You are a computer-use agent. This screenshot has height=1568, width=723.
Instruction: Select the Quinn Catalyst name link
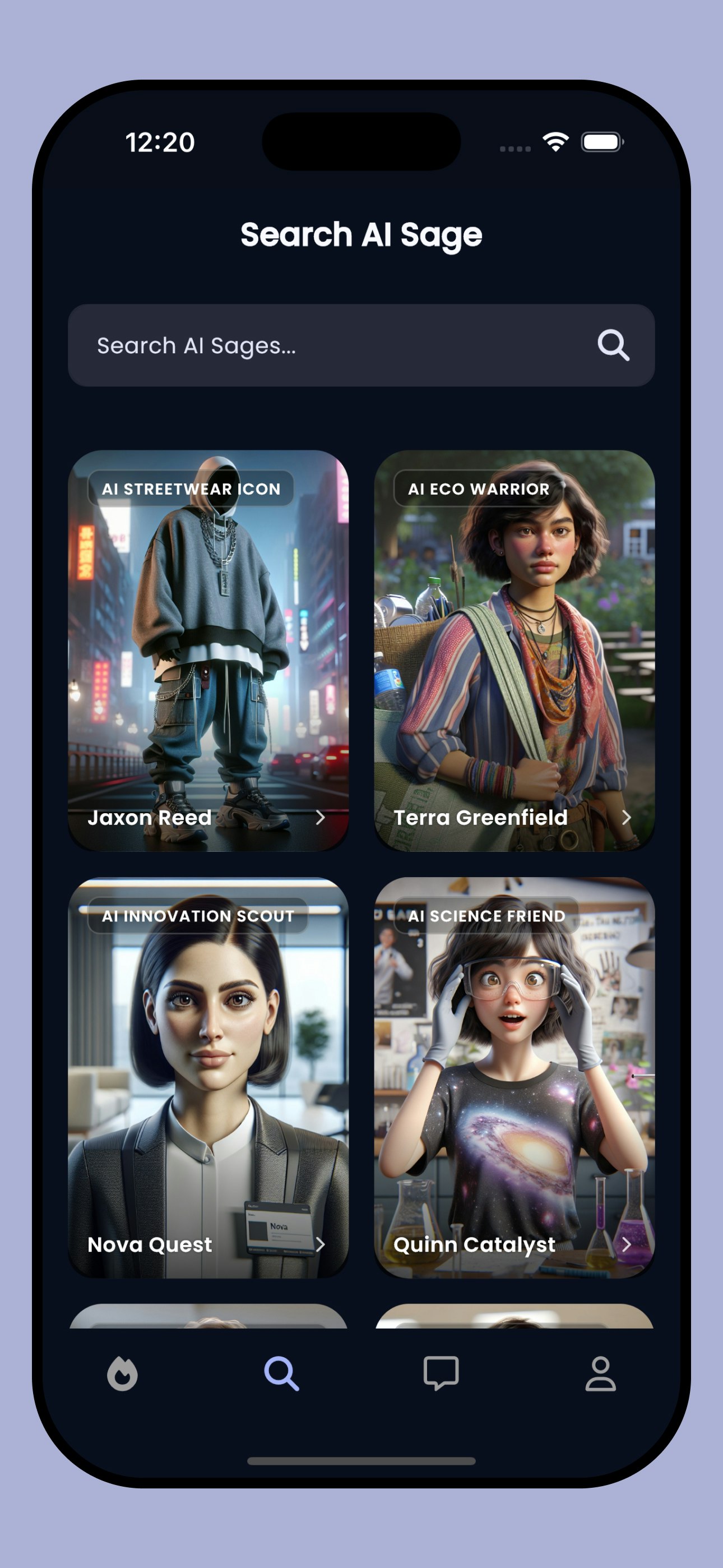click(x=475, y=1244)
